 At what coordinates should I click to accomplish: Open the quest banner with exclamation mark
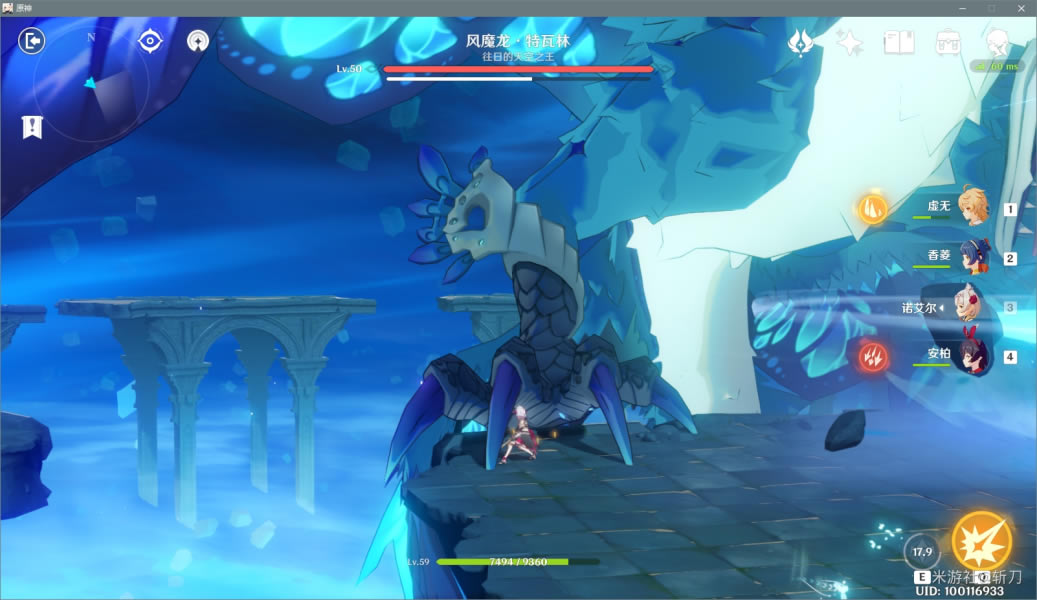pos(32,127)
